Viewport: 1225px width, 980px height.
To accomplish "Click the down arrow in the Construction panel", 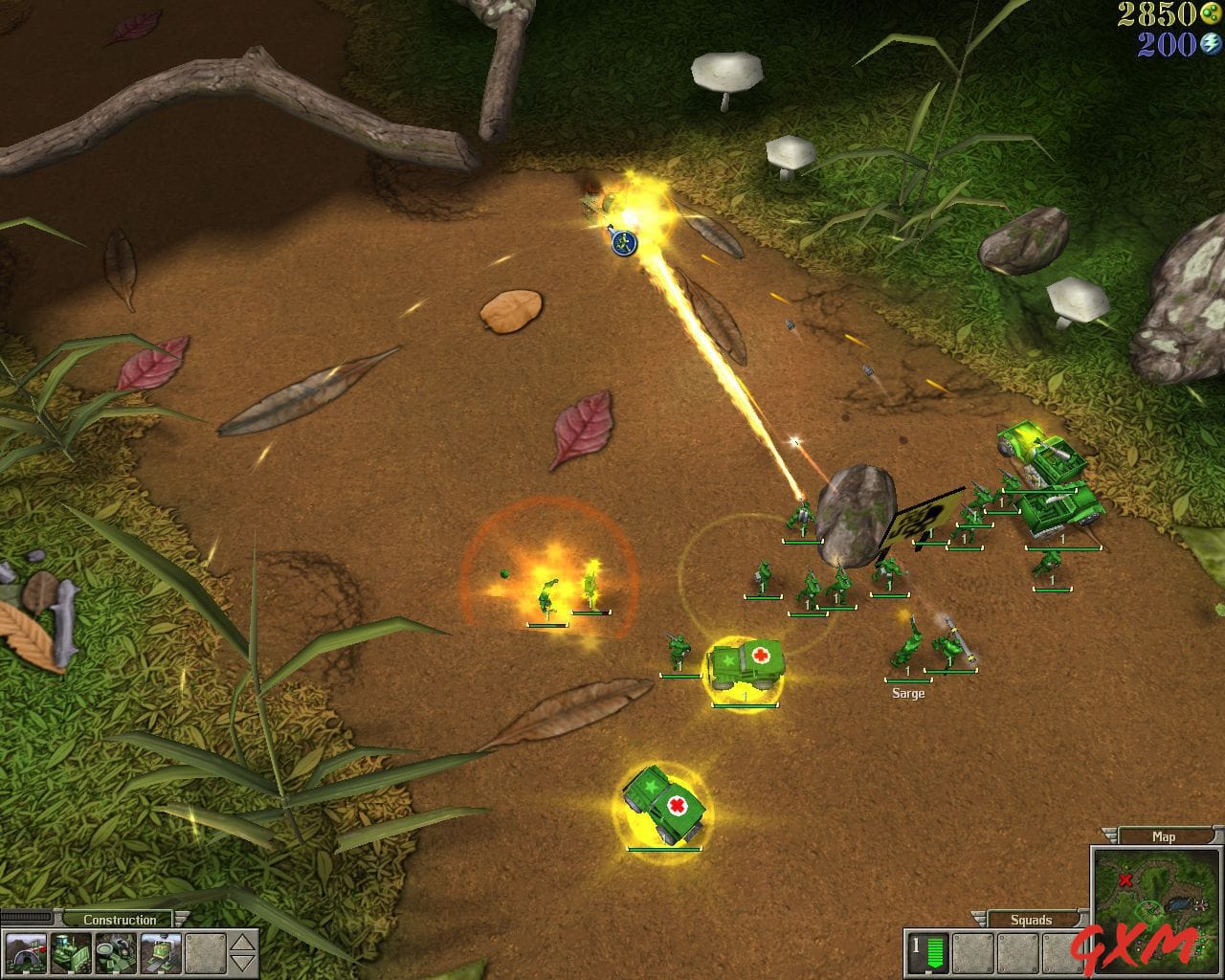I will point(242,962).
